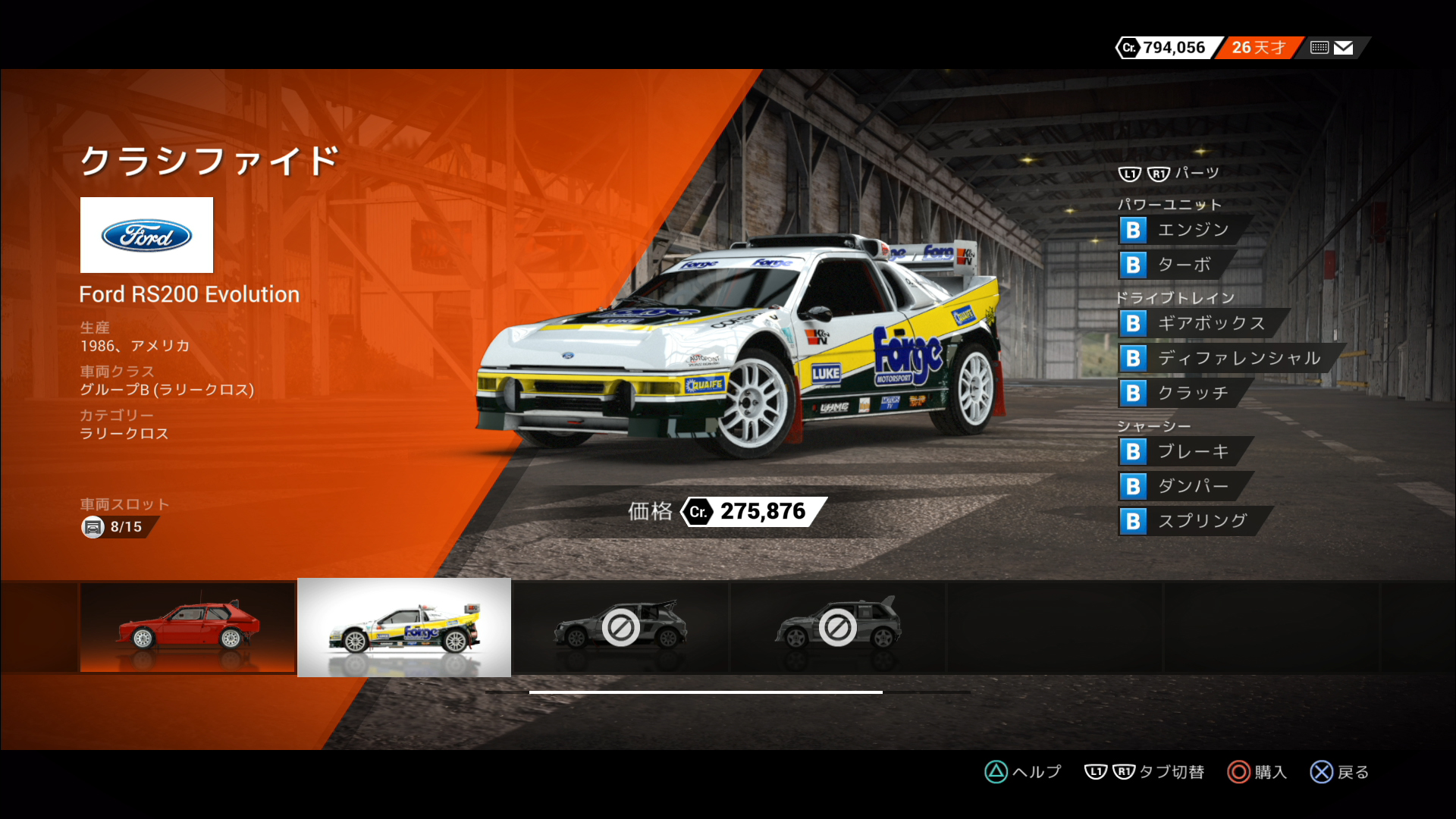This screenshot has height=819, width=1456.
Task: Select the red Lancia car thumbnail
Action: click(187, 627)
